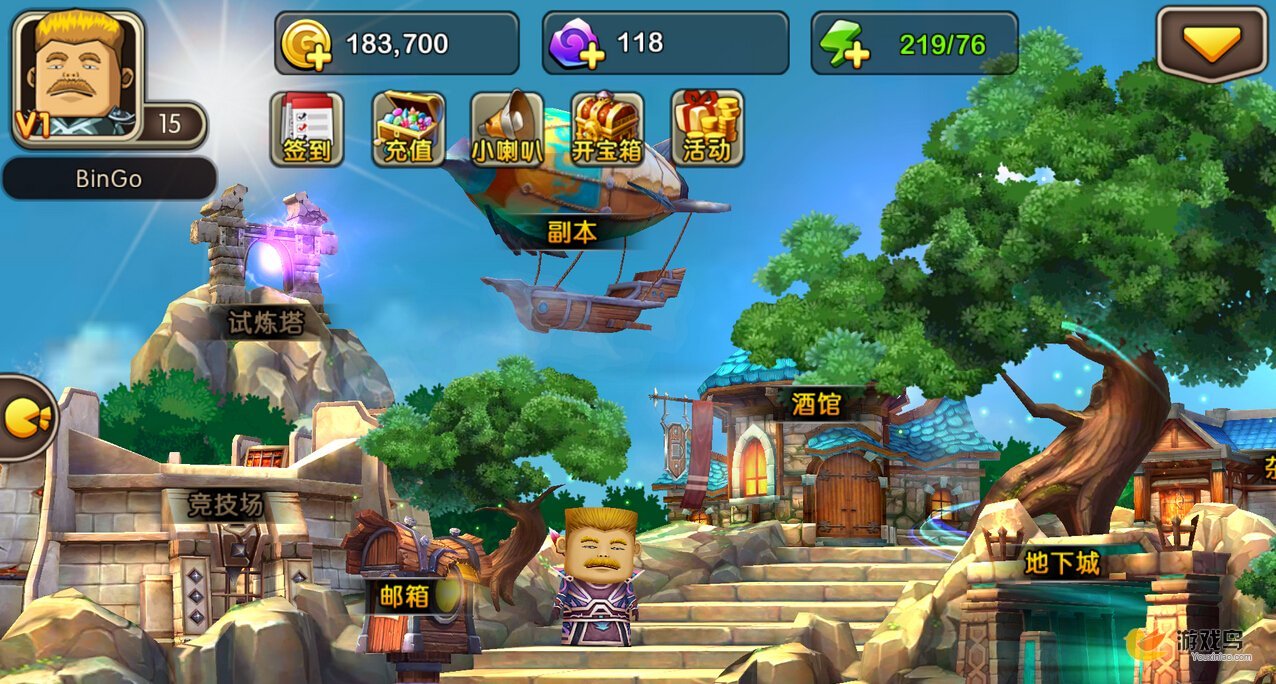Open the 开宝箱 treasure box icon
Viewport: 1276px width, 684px height.
607,129
